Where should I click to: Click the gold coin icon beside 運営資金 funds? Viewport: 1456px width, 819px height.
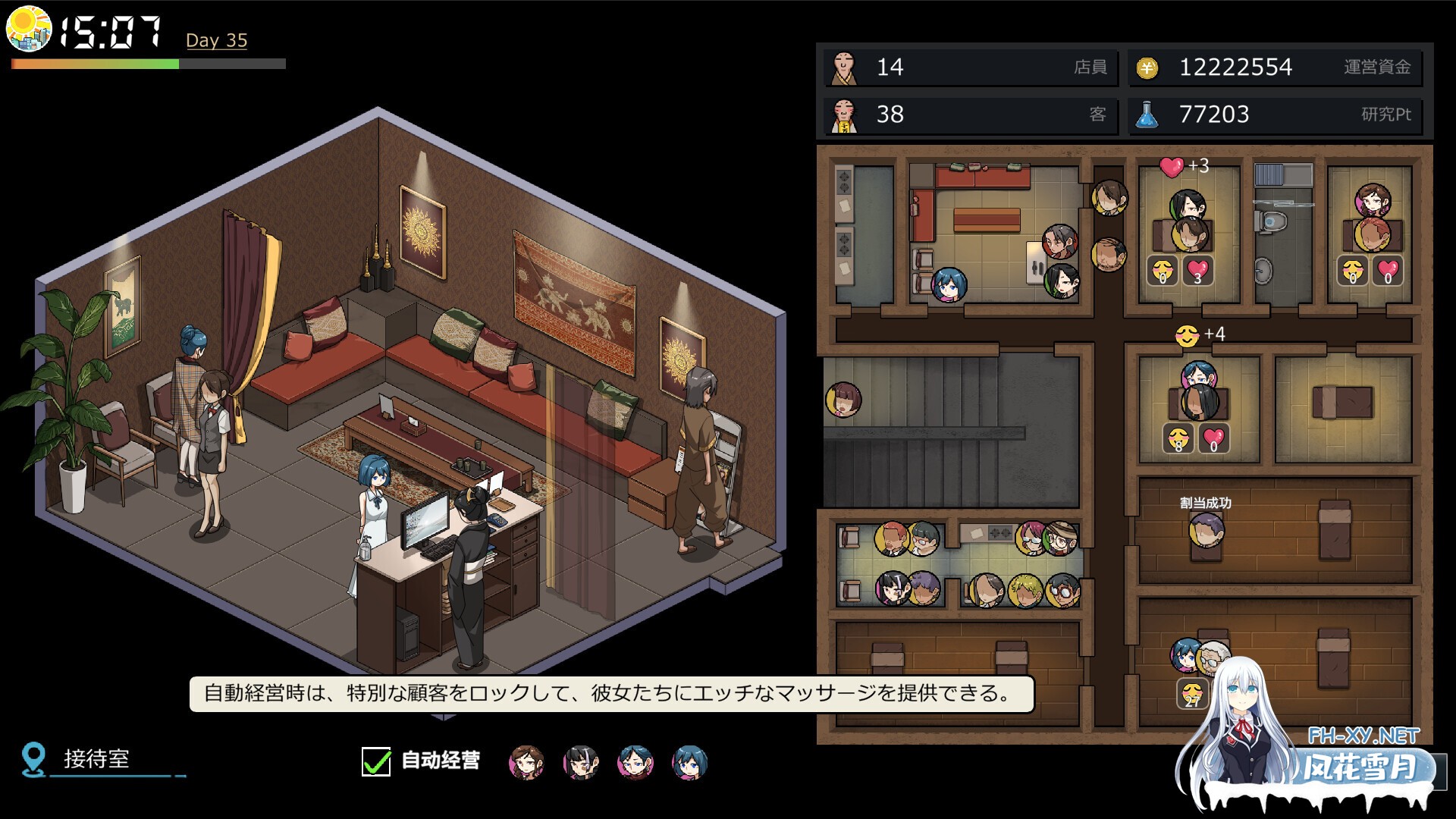pyautogui.click(x=1147, y=68)
